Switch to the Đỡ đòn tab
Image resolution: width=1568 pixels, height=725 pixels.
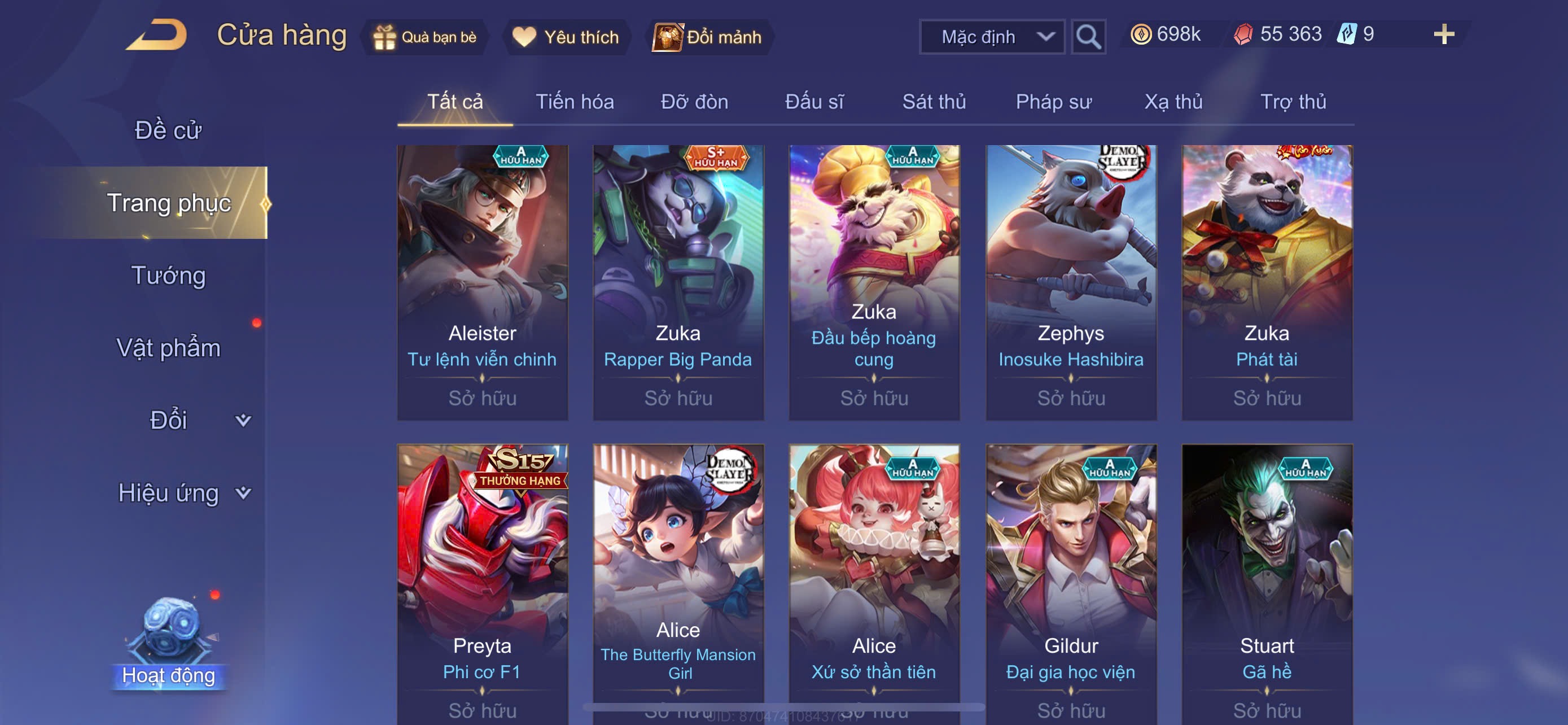pos(694,102)
